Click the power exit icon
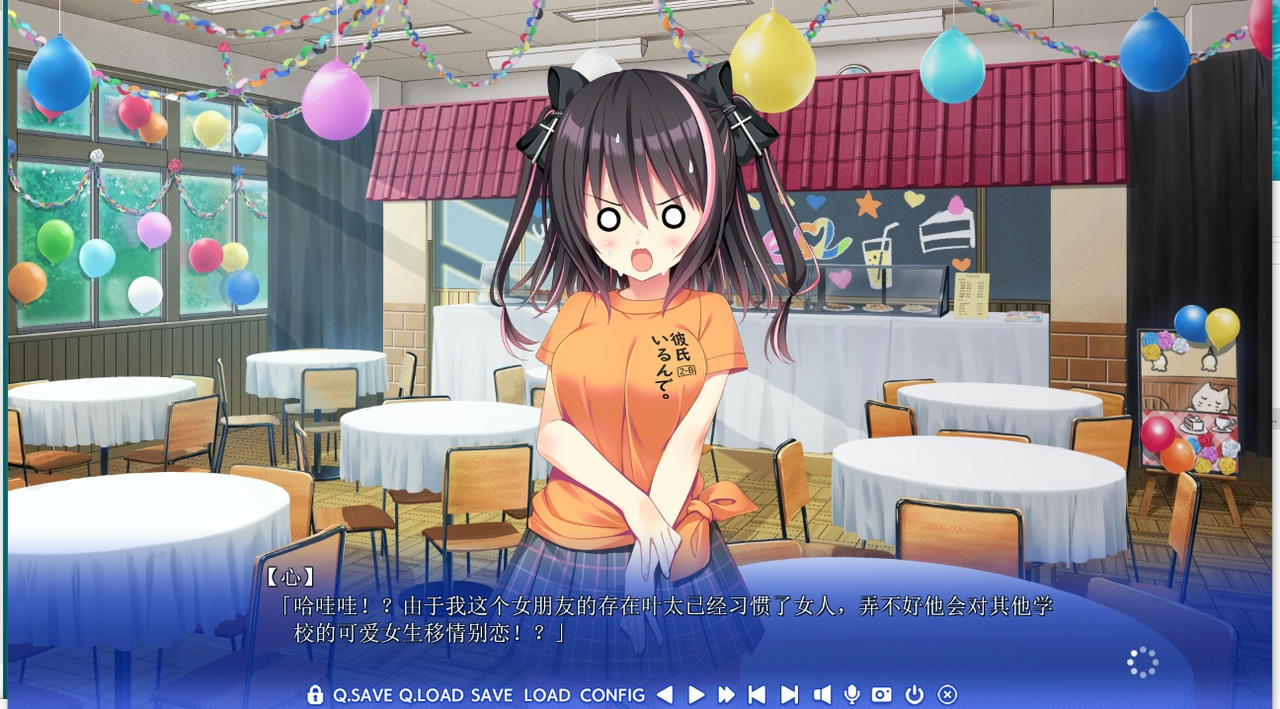The image size is (1280, 709). [914, 695]
